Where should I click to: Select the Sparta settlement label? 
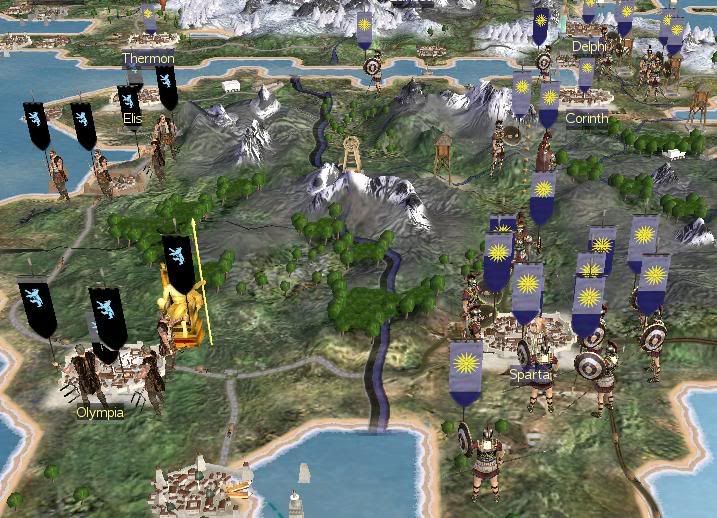(529, 375)
